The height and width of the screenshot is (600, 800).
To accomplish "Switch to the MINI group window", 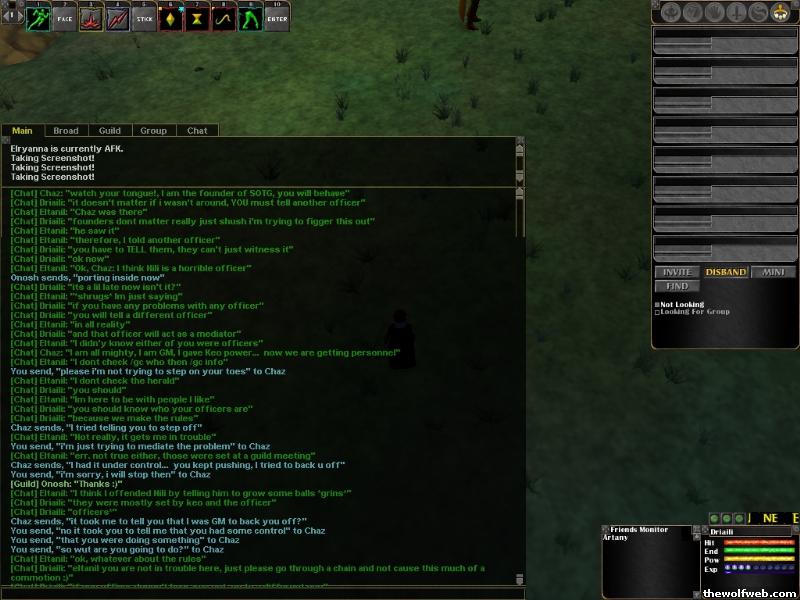I will pos(773,272).
